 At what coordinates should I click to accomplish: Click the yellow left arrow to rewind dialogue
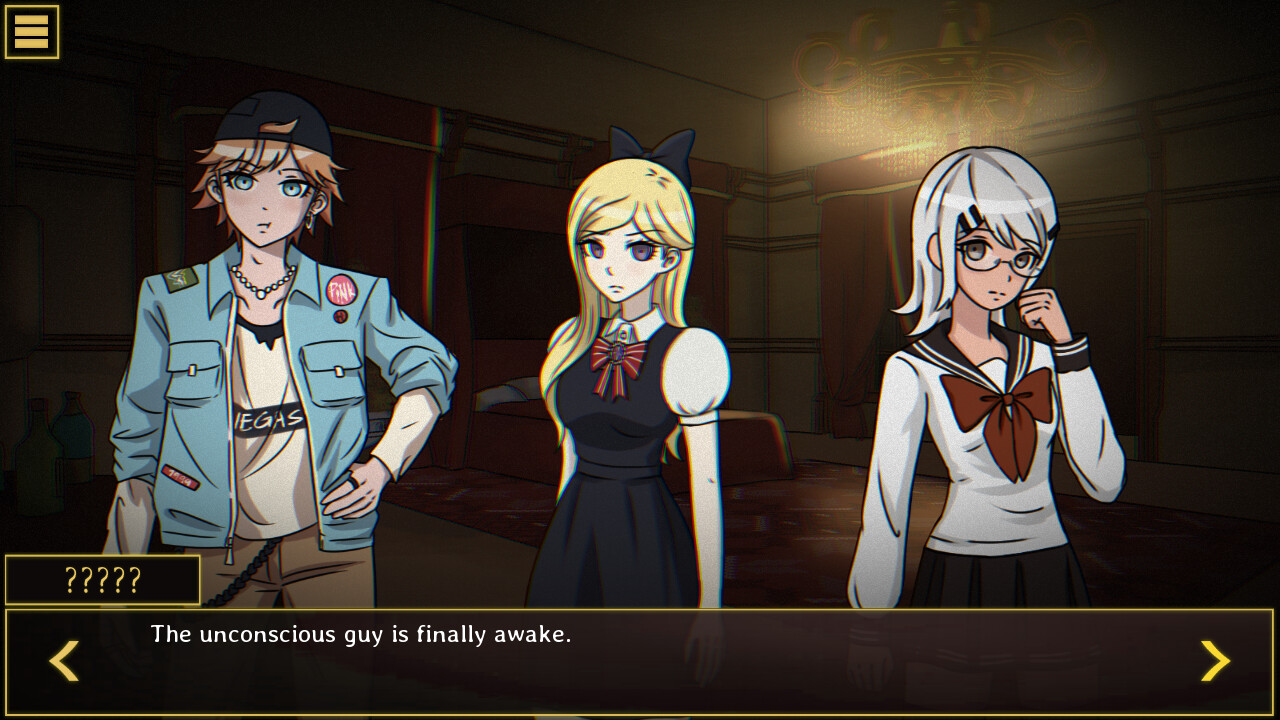tap(62, 661)
